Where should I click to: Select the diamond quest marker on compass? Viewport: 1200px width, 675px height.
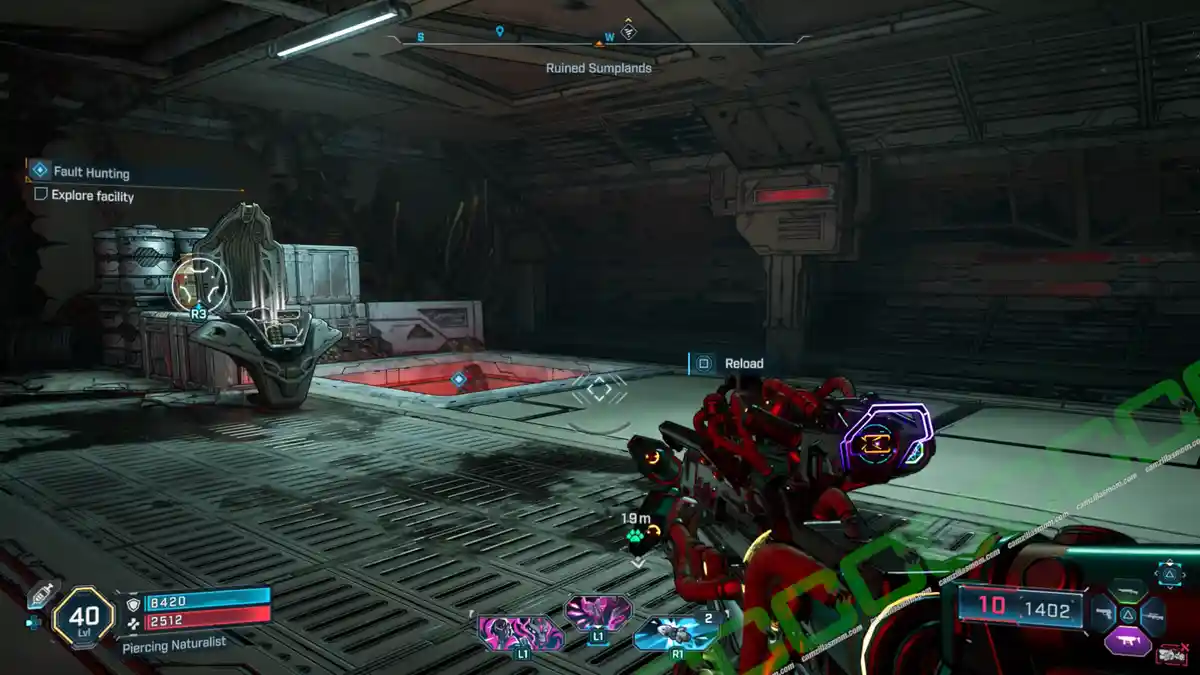pyautogui.click(x=628, y=31)
